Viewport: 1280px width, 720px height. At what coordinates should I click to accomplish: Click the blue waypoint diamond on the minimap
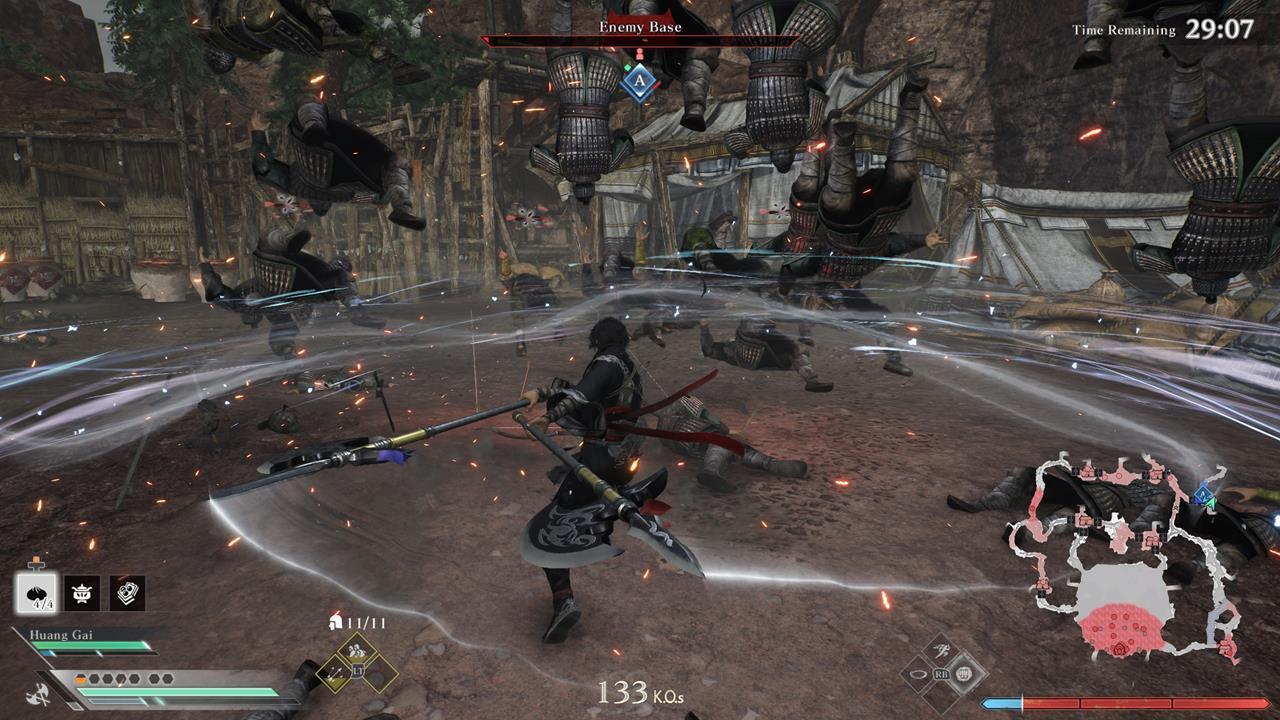[x=1202, y=495]
